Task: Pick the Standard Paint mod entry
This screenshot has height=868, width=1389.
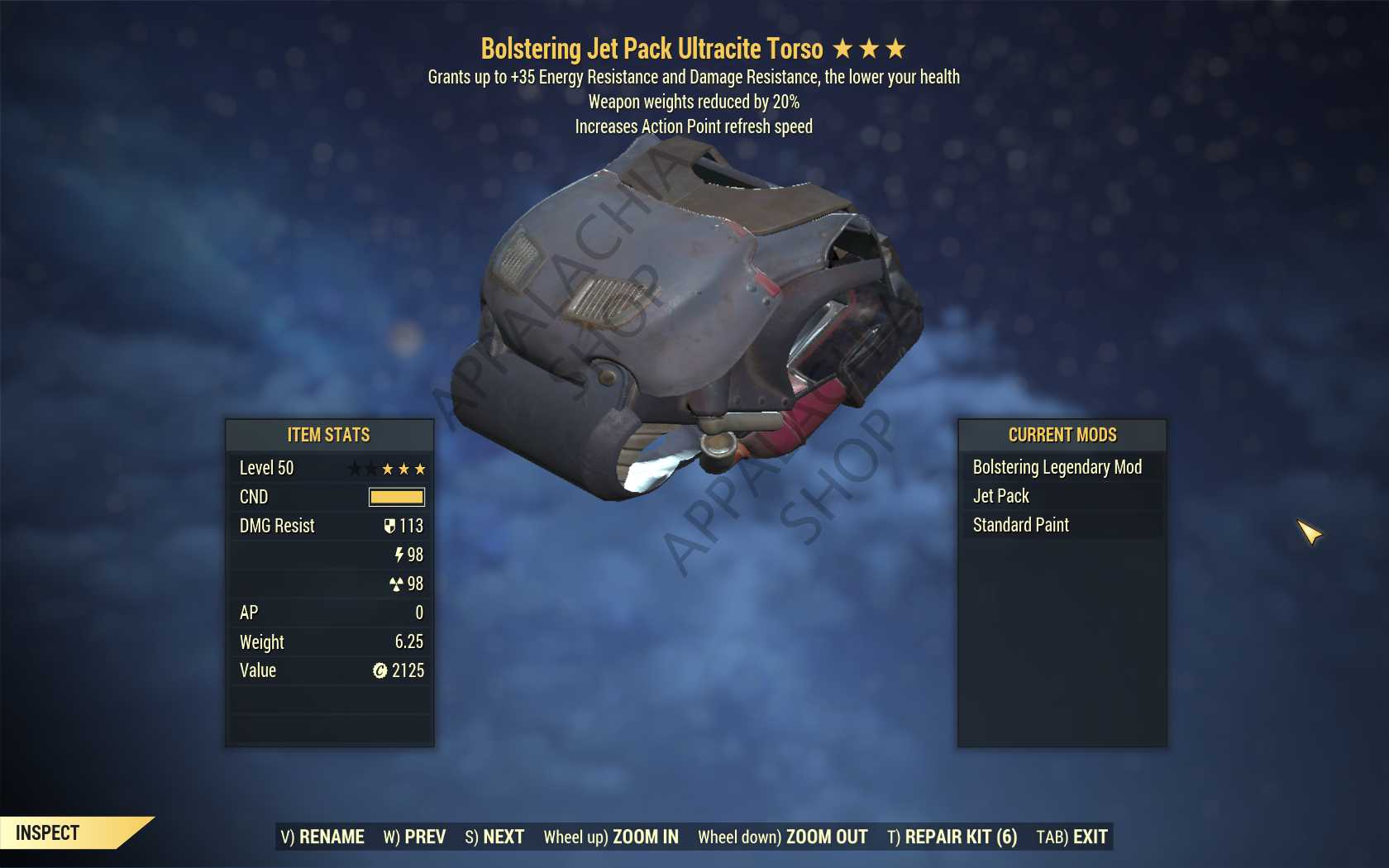Action: pyautogui.click(x=1021, y=525)
